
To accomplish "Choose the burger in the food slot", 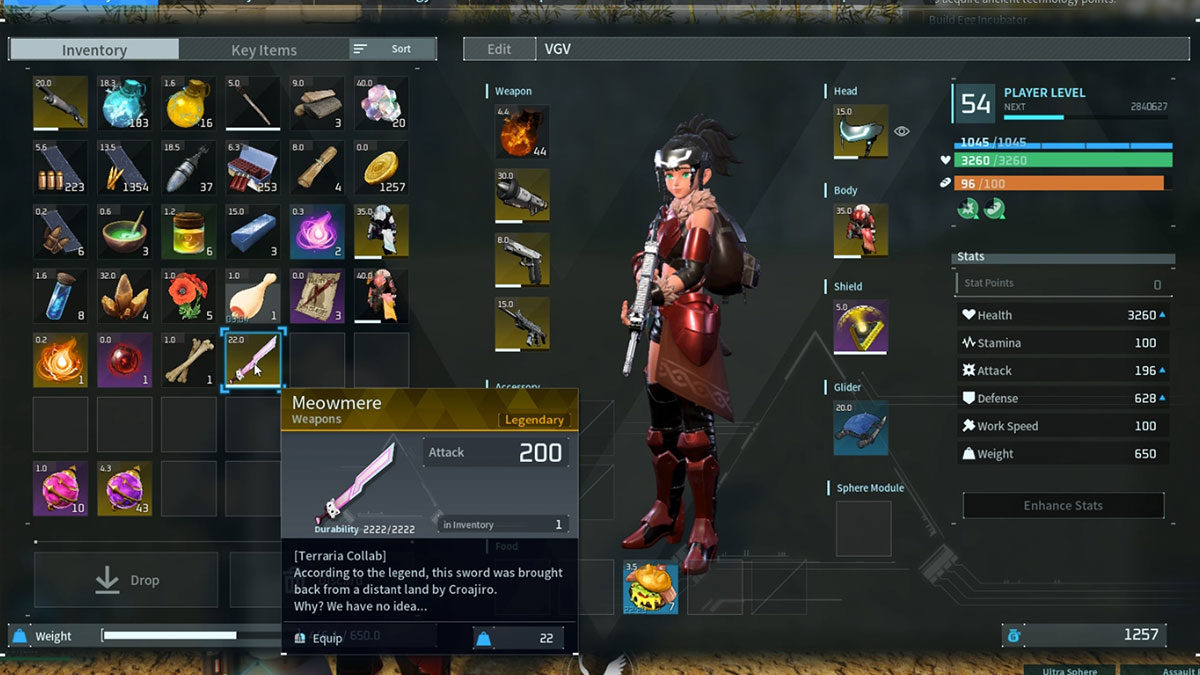I will [650, 587].
